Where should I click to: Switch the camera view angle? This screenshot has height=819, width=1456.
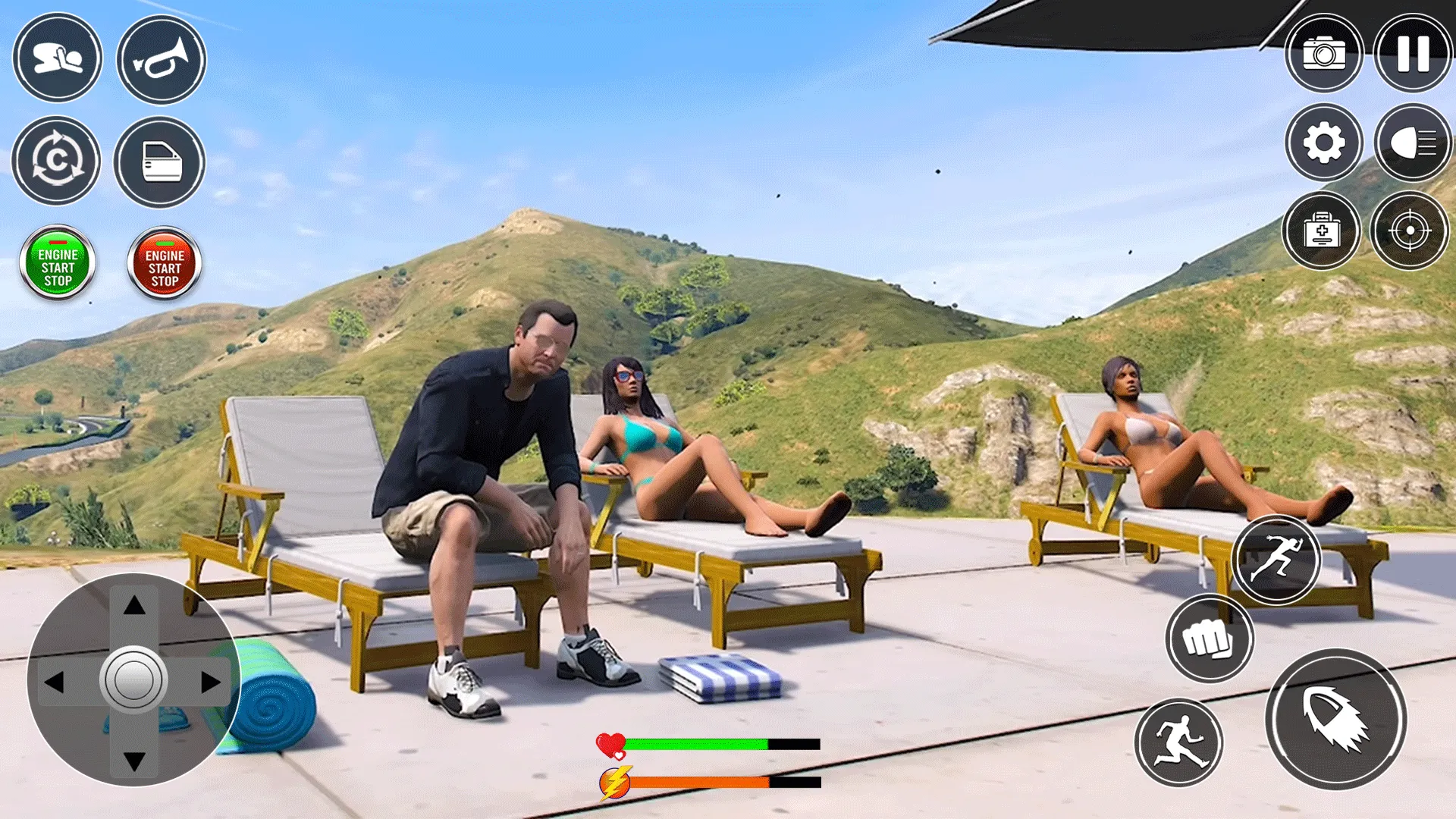coord(58,162)
